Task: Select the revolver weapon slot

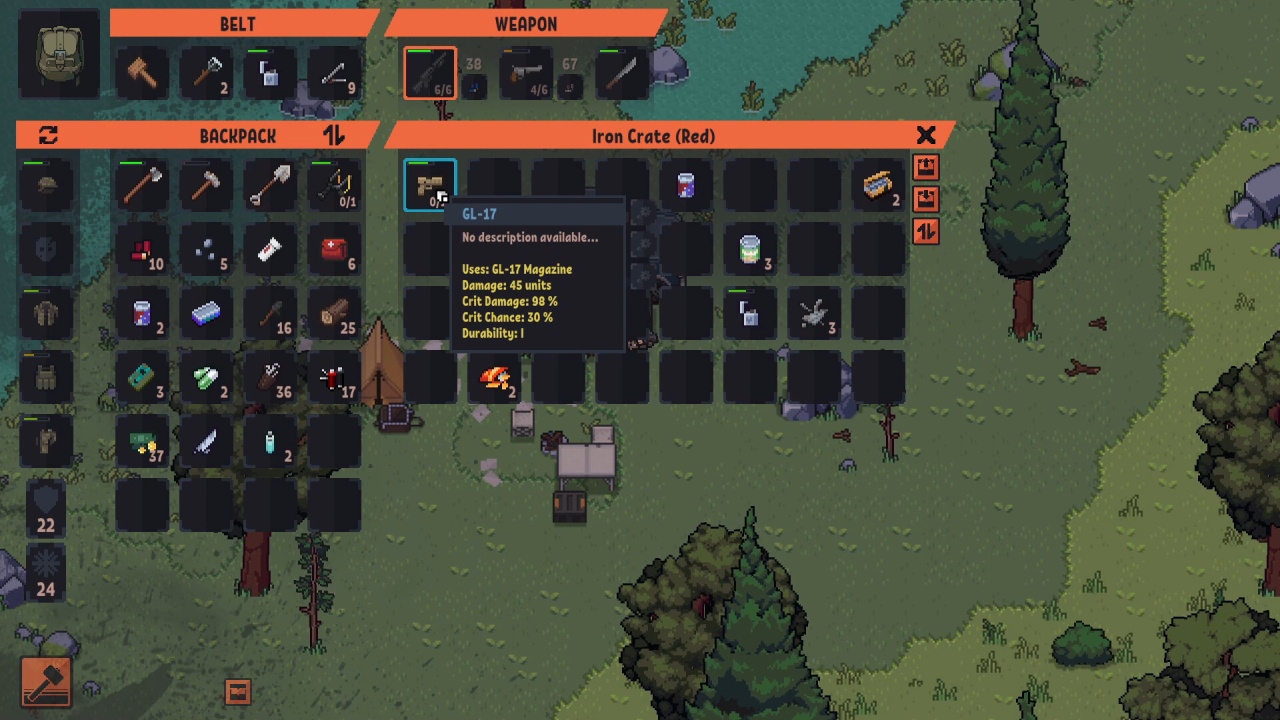Action: coord(525,73)
